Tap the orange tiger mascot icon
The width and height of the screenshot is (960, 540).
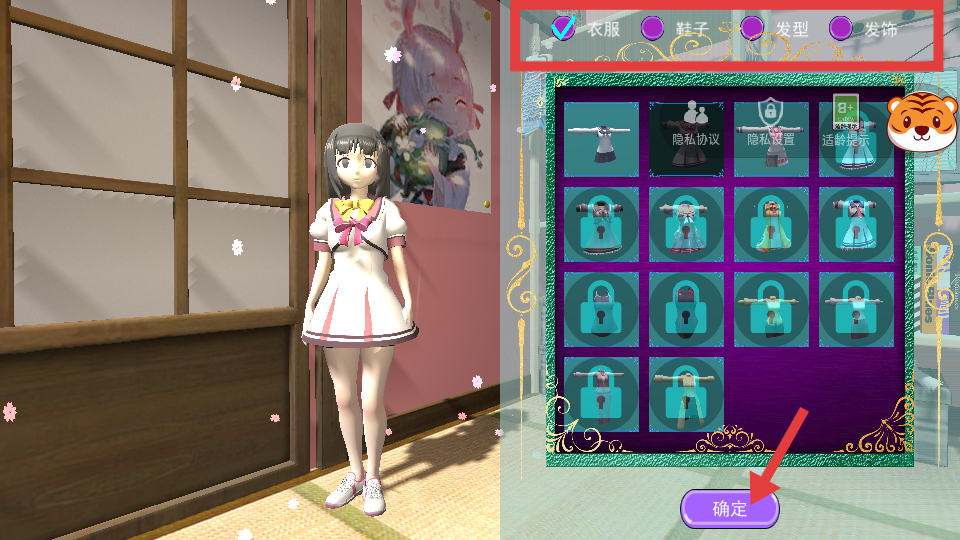(x=922, y=122)
